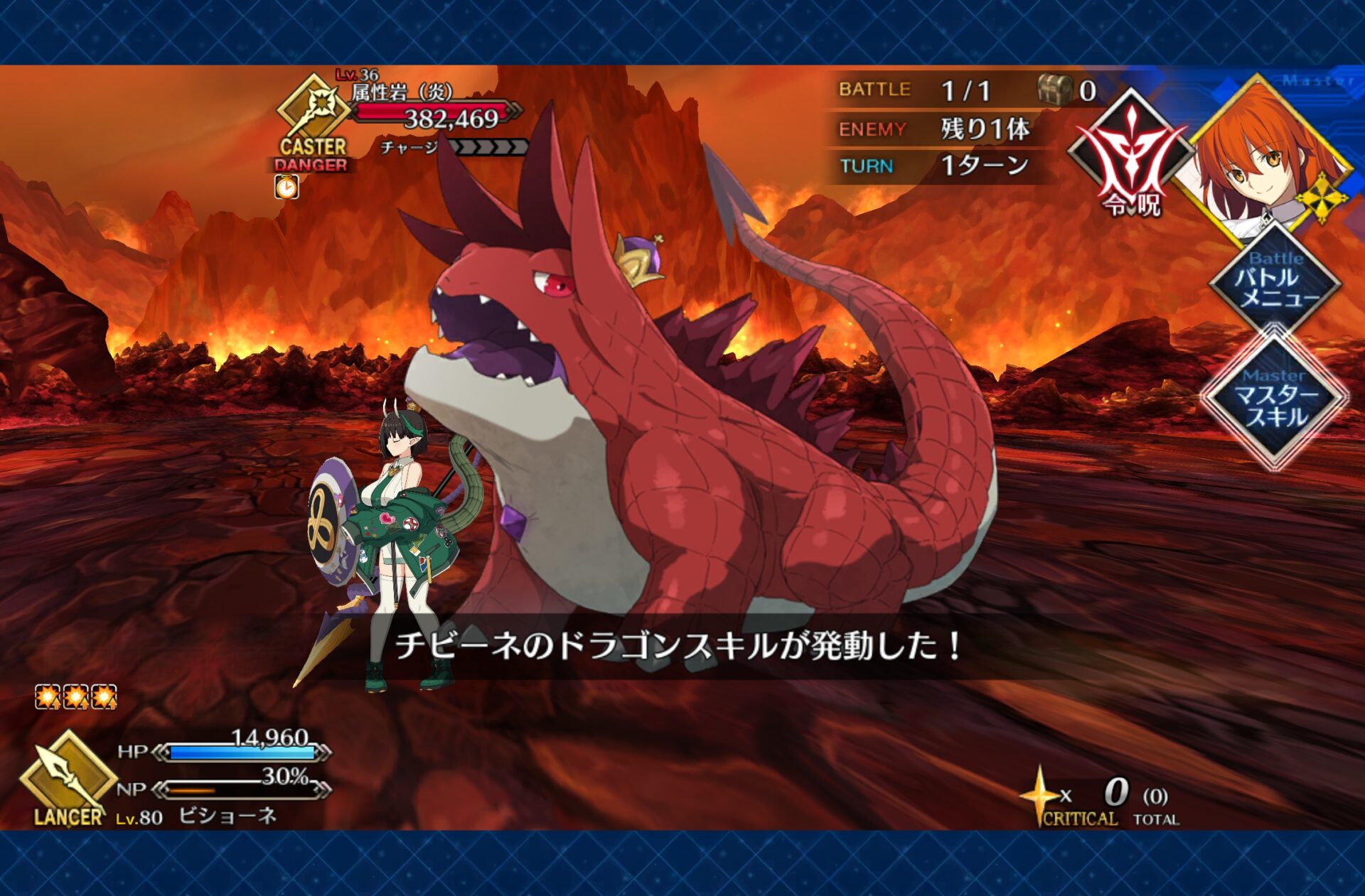Select the enemy Caster class icon
Image resolution: width=1365 pixels, height=896 pixels.
point(313,114)
